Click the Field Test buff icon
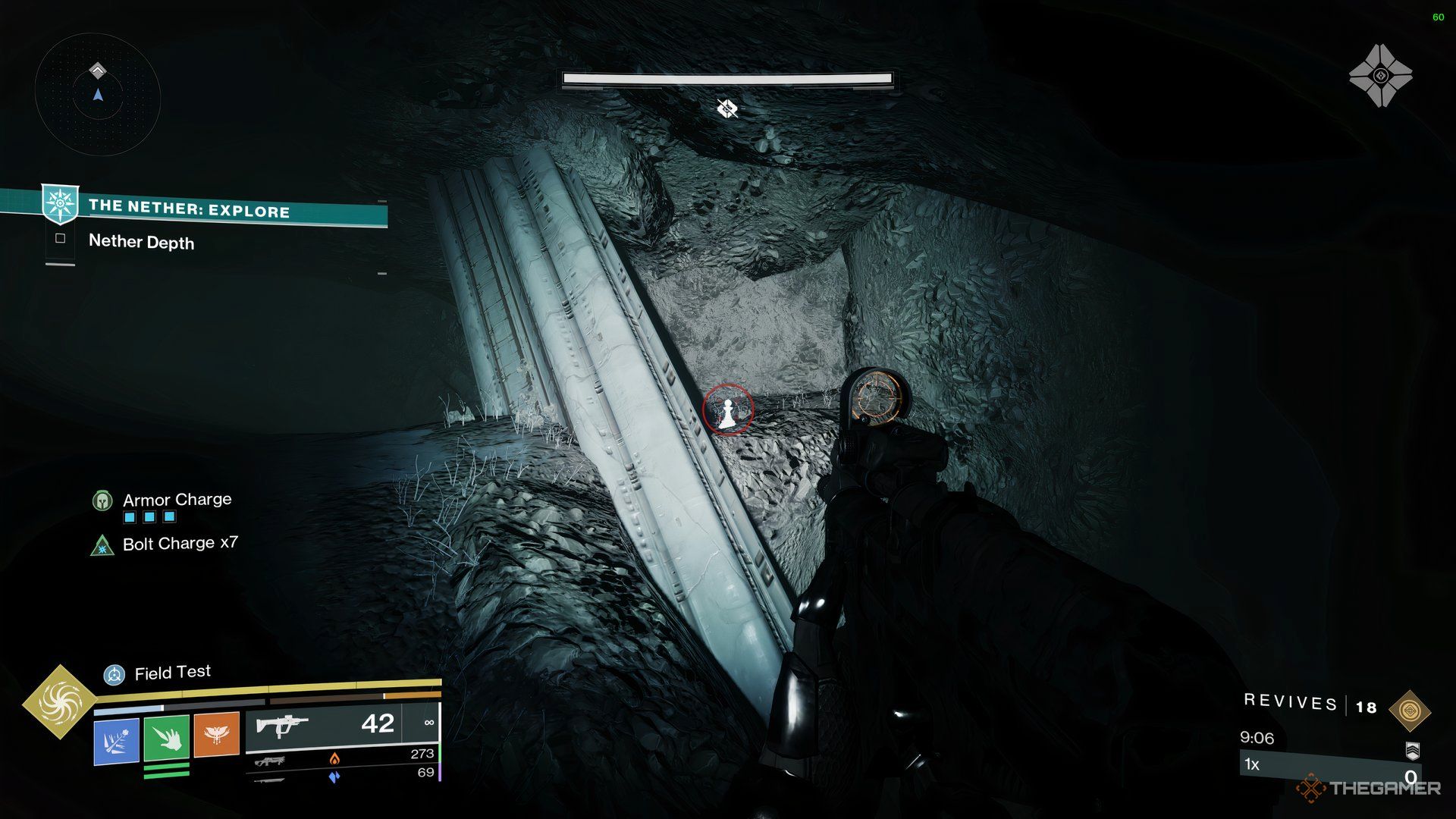The width and height of the screenshot is (1456, 819). pos(115,673)
